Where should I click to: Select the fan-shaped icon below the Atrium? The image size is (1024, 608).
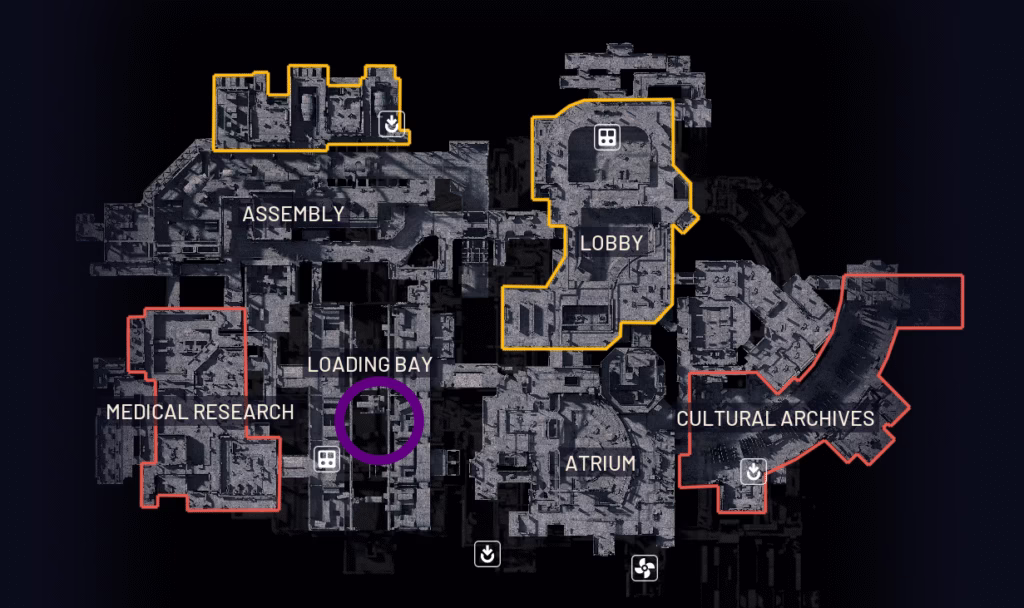644,569
